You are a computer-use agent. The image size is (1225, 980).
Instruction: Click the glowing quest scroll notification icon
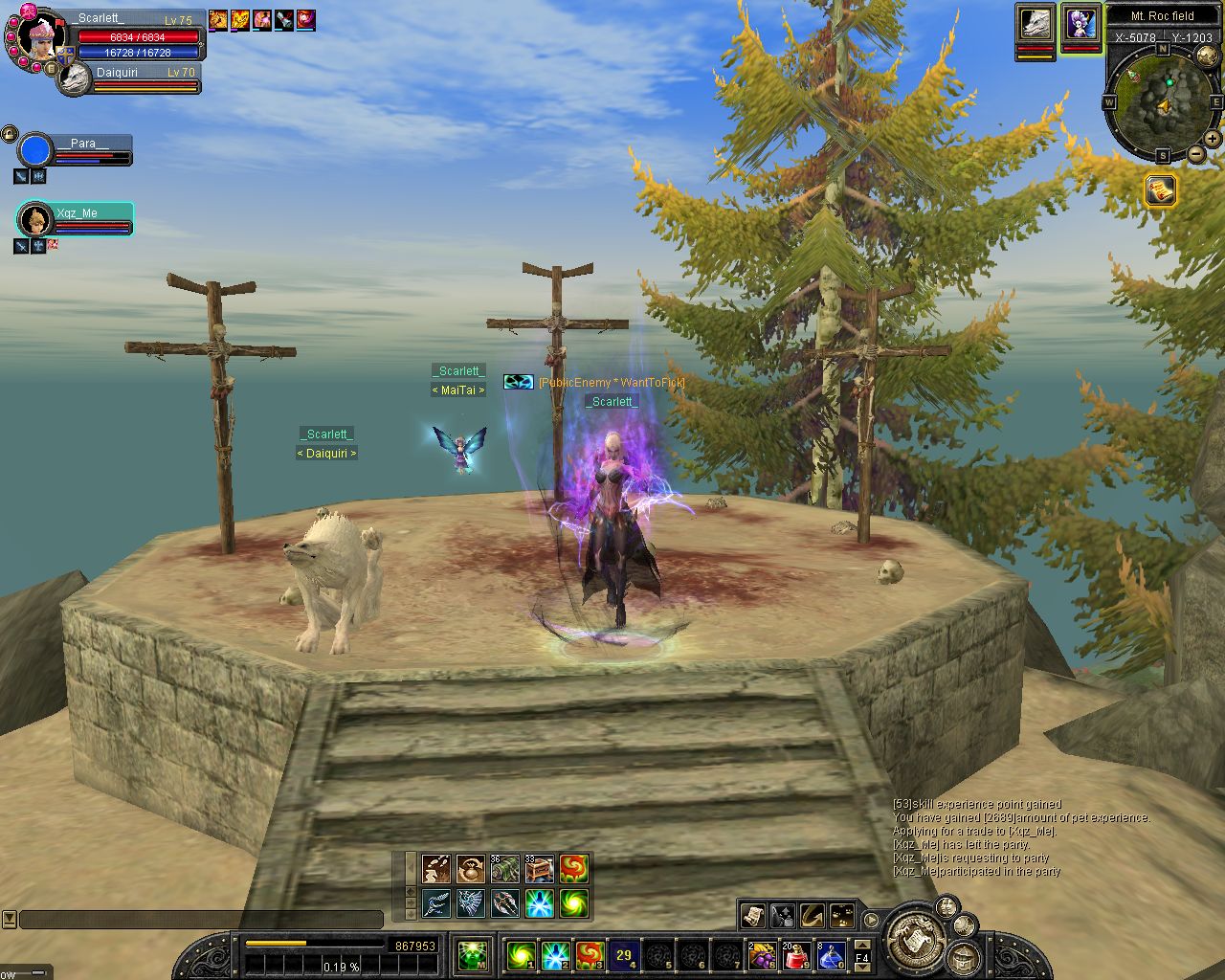(1160, 190)
